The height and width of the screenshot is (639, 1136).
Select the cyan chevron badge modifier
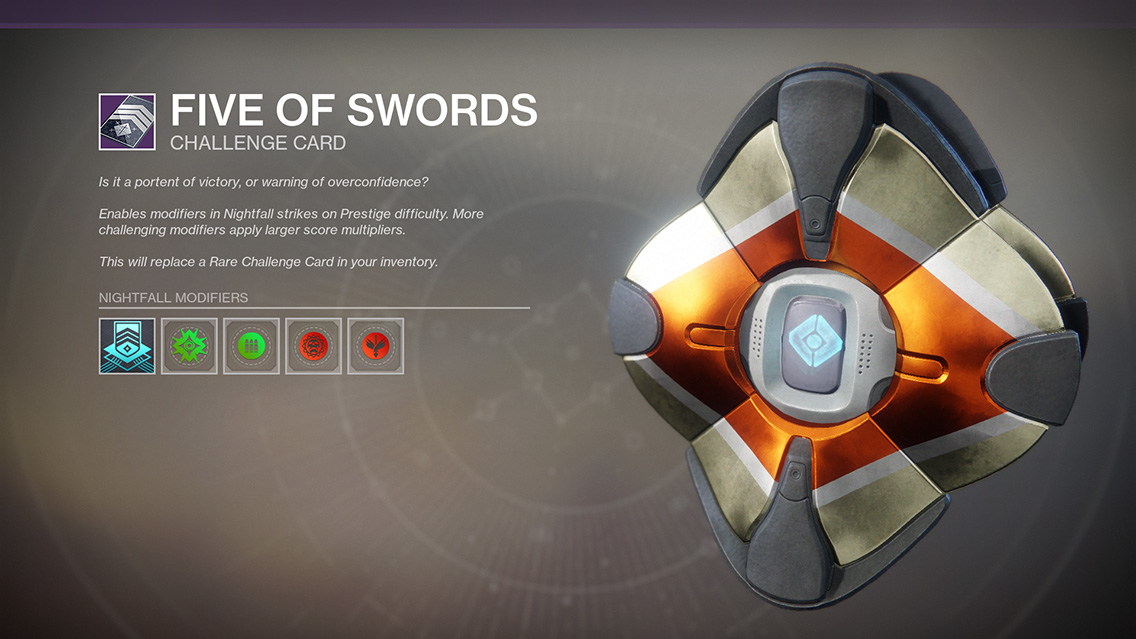point(127,346)
